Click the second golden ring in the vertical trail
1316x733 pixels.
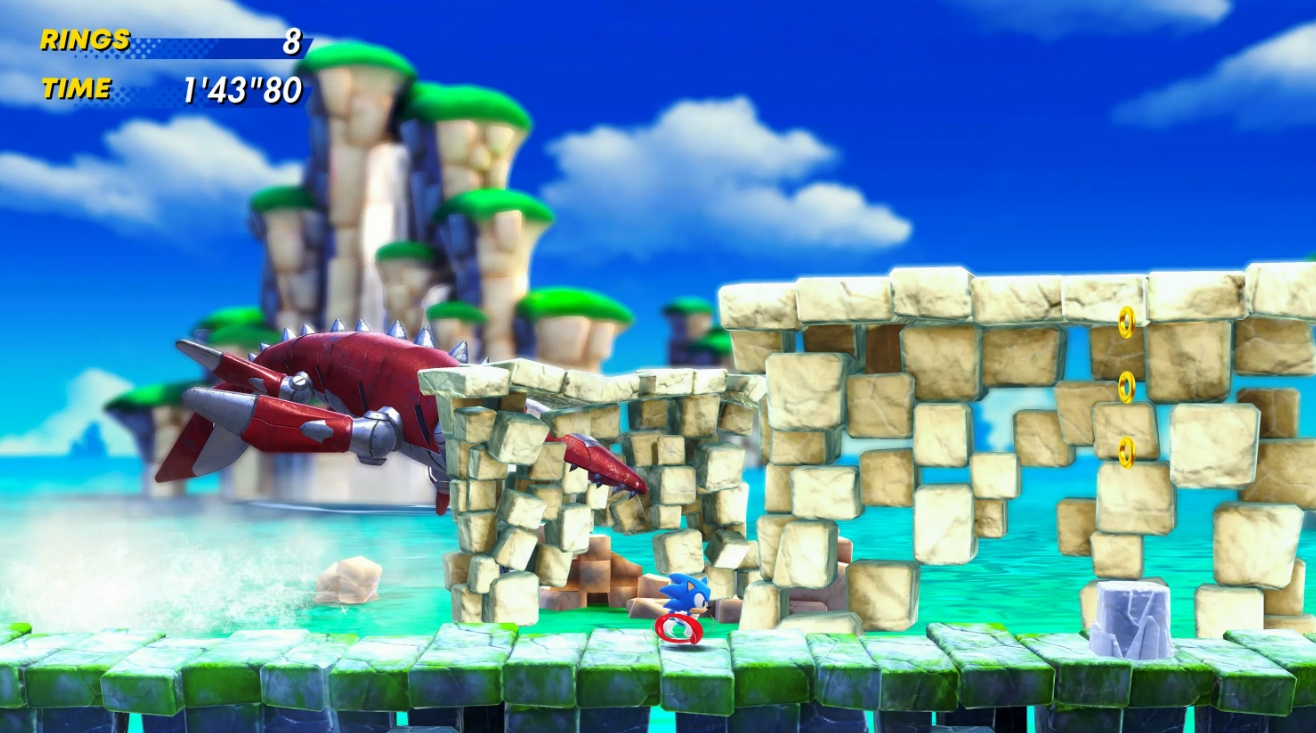tap(1126, 387)
